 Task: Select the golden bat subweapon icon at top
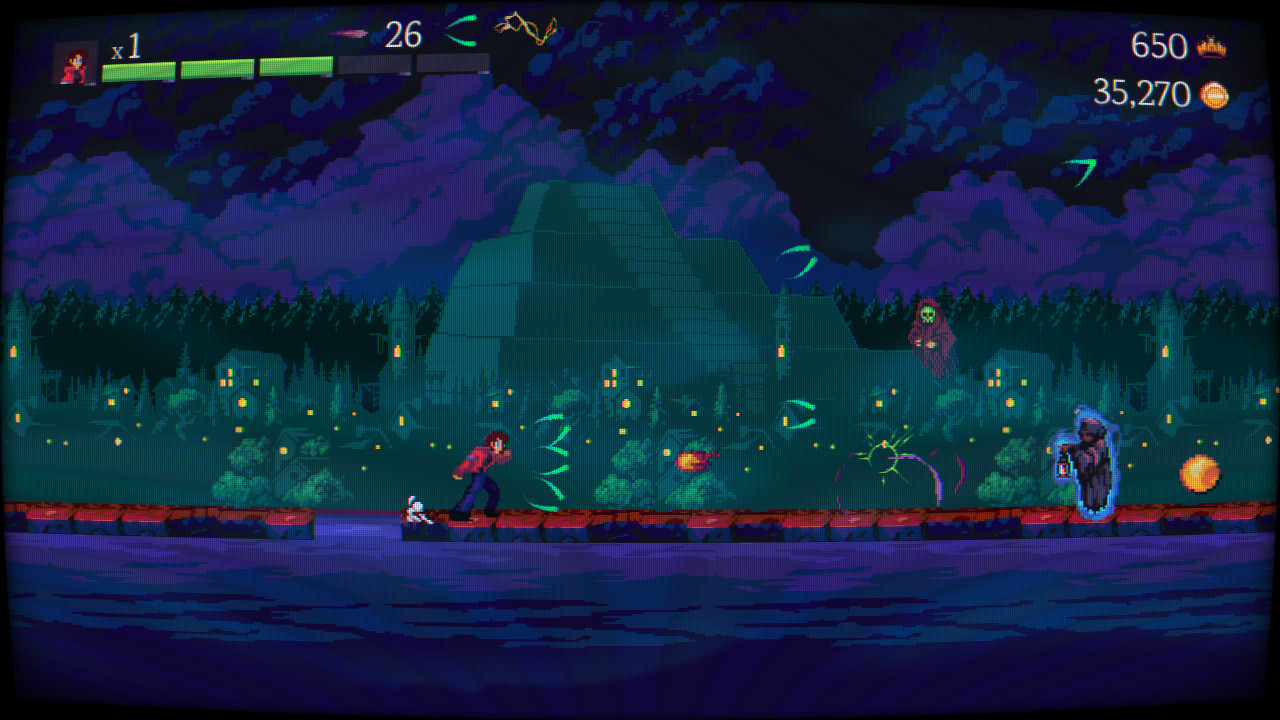point(525,28)
